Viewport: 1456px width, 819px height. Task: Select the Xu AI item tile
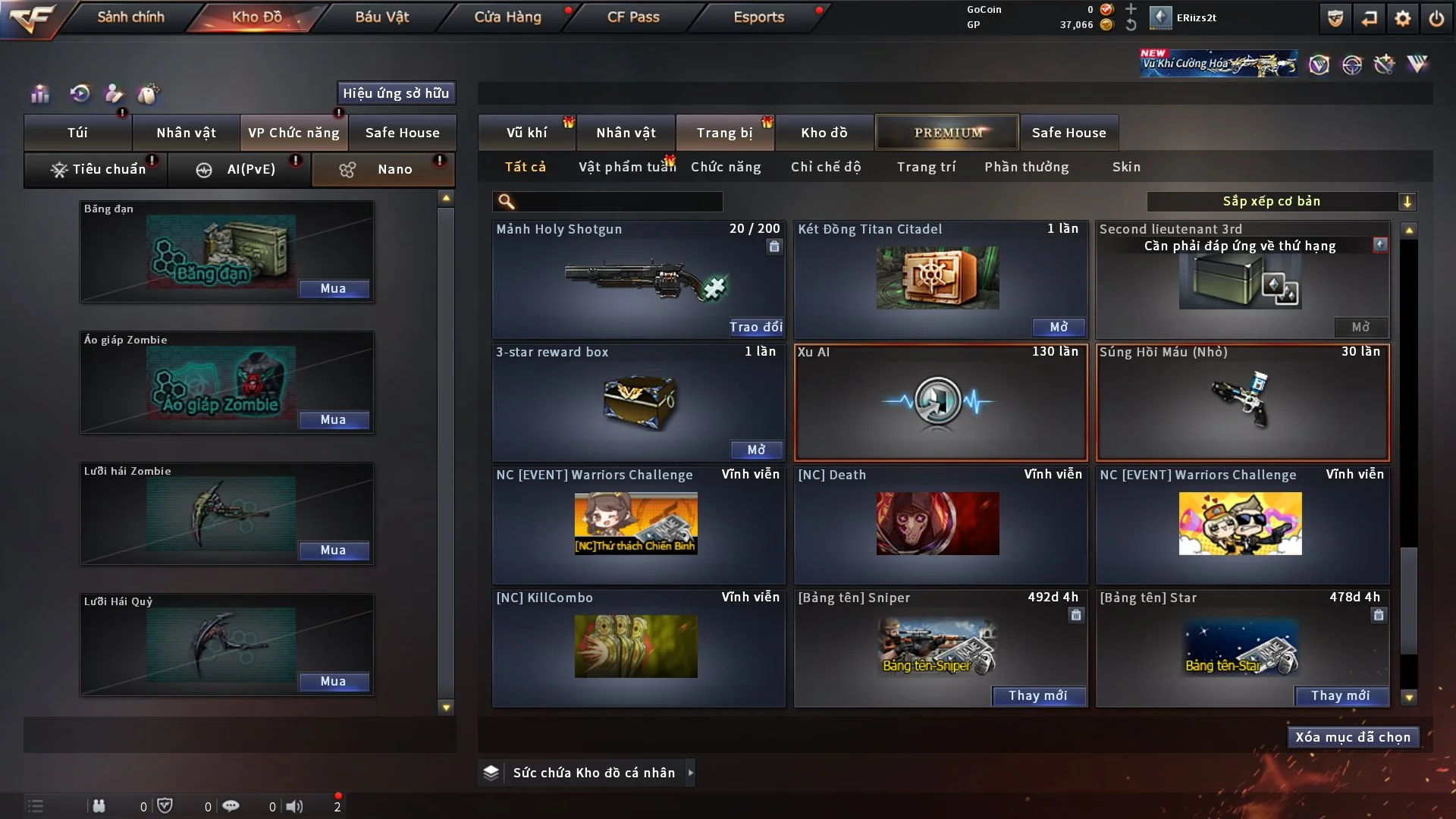(x=940, y=403)
